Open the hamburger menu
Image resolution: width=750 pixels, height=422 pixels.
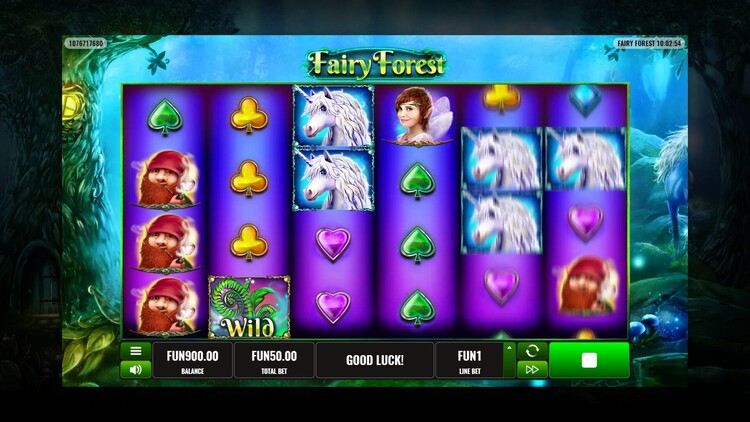(135, 351)
